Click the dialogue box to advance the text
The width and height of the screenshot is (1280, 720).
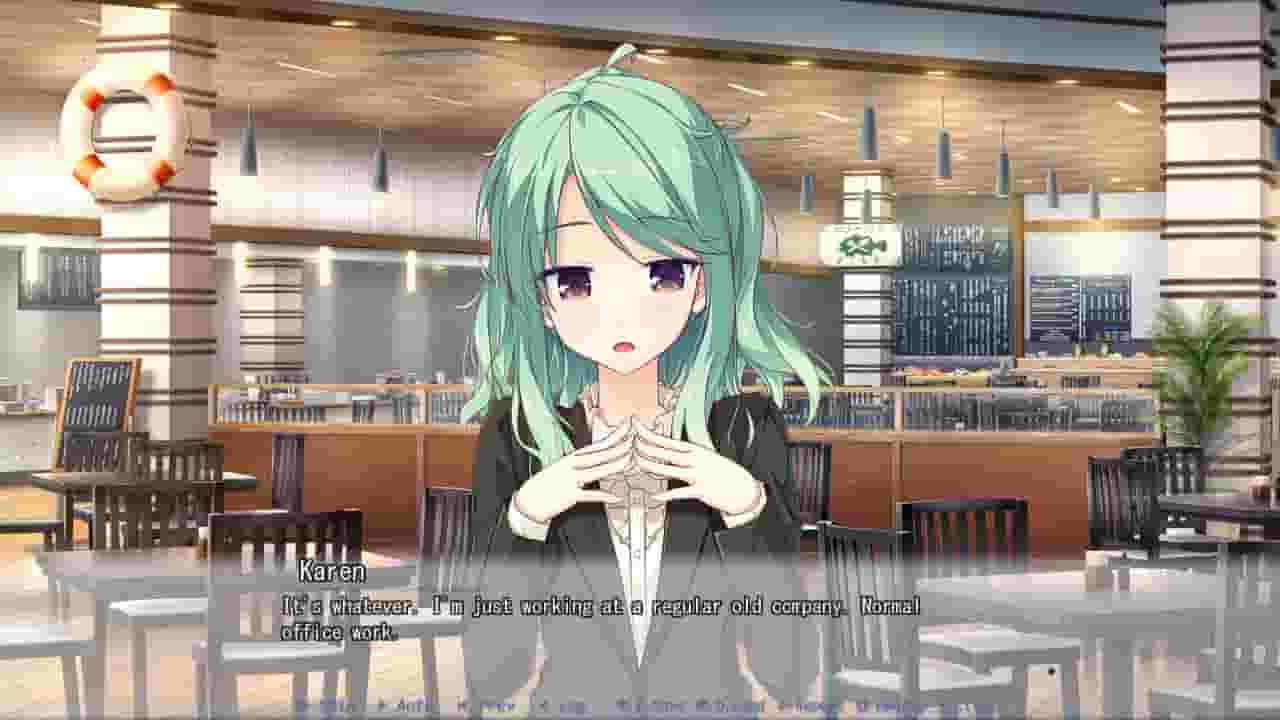640,620
